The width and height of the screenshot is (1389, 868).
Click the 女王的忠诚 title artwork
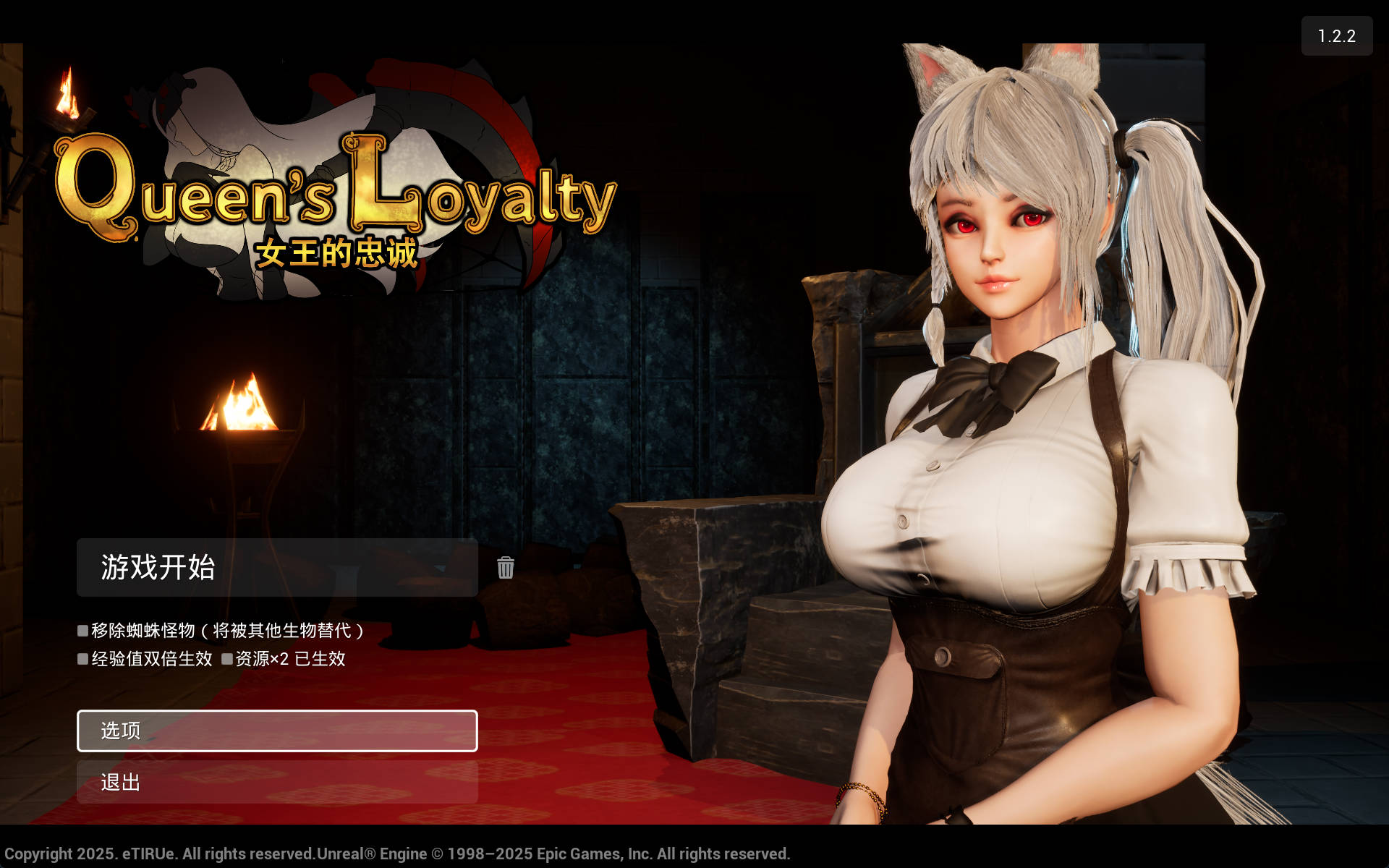[336, 253]
